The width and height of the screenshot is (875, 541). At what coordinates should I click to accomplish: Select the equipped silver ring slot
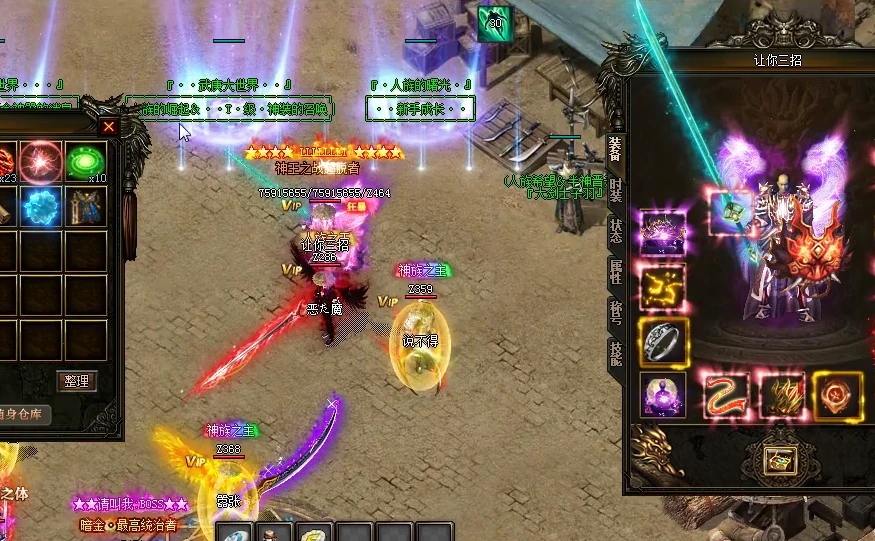point(662,341)
